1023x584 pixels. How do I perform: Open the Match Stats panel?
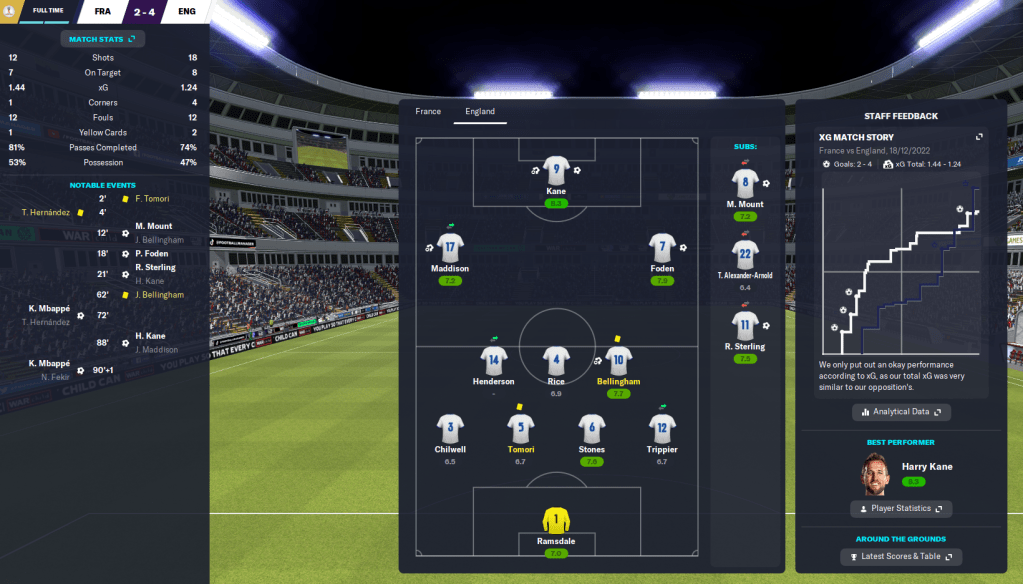click(103, 39)
